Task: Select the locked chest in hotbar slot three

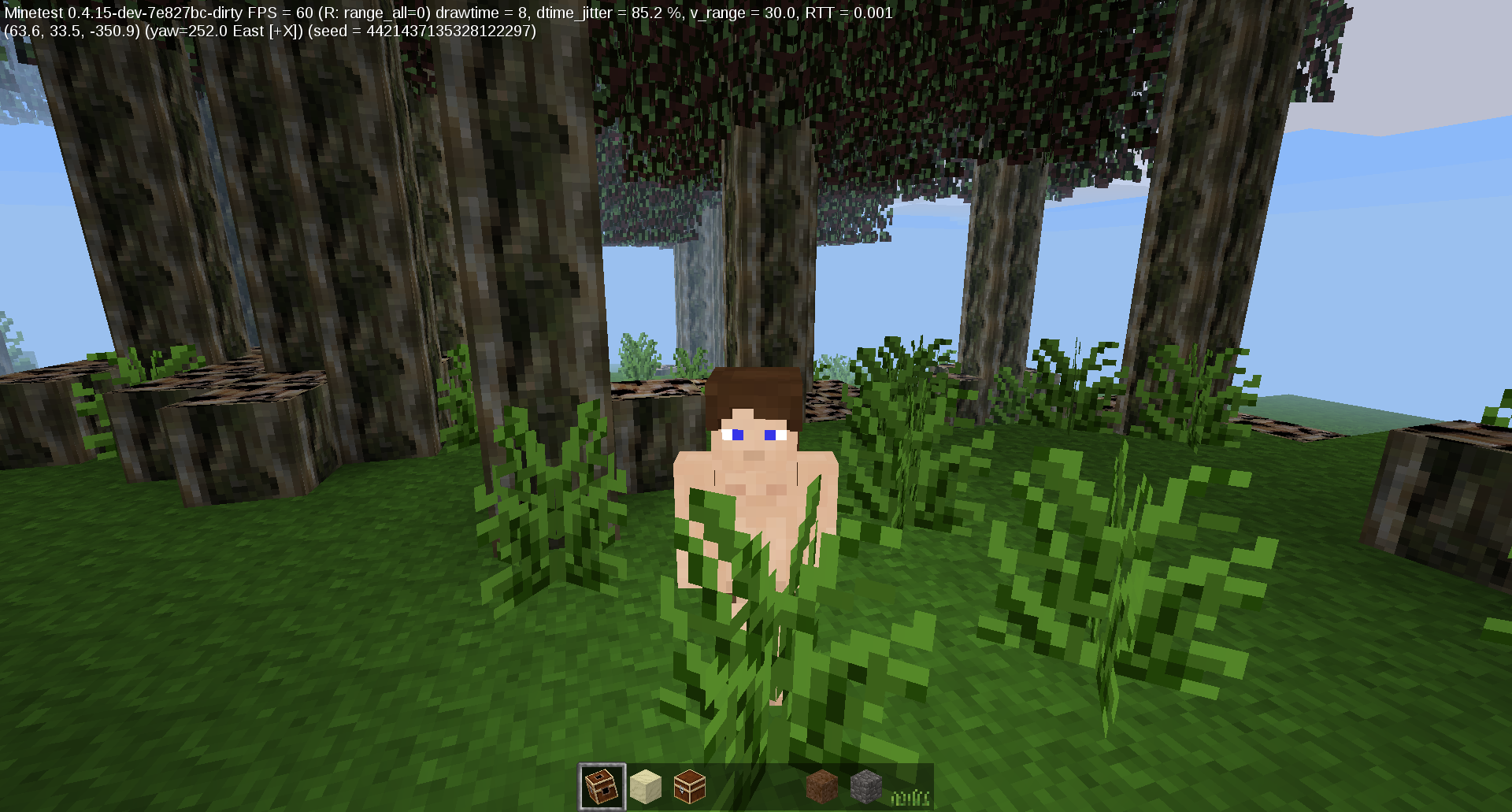Action: (x=690, y=786)
